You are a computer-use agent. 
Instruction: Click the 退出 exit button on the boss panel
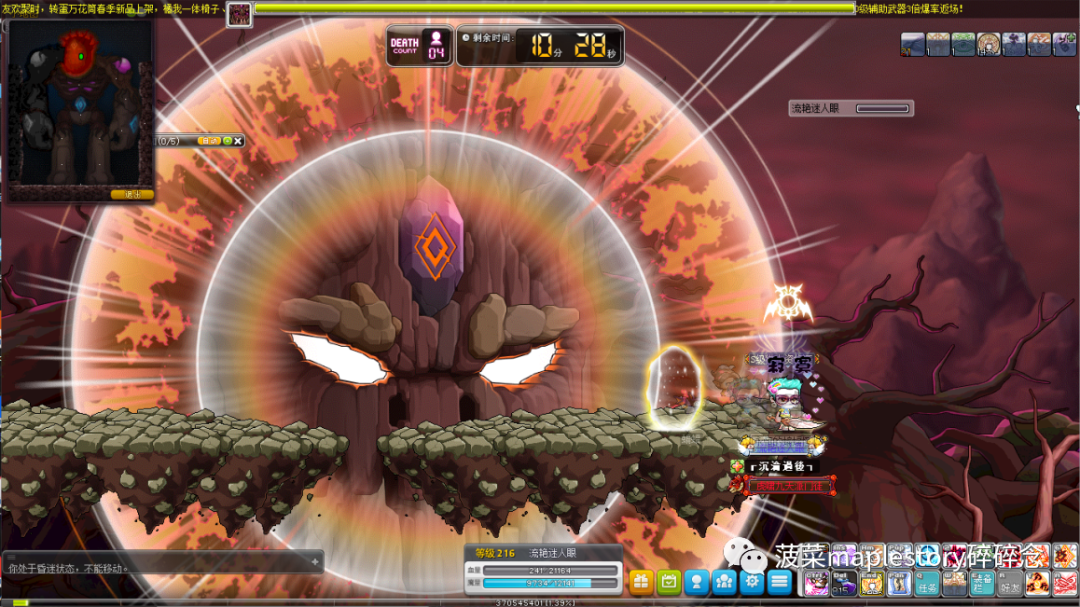[132, 194]
